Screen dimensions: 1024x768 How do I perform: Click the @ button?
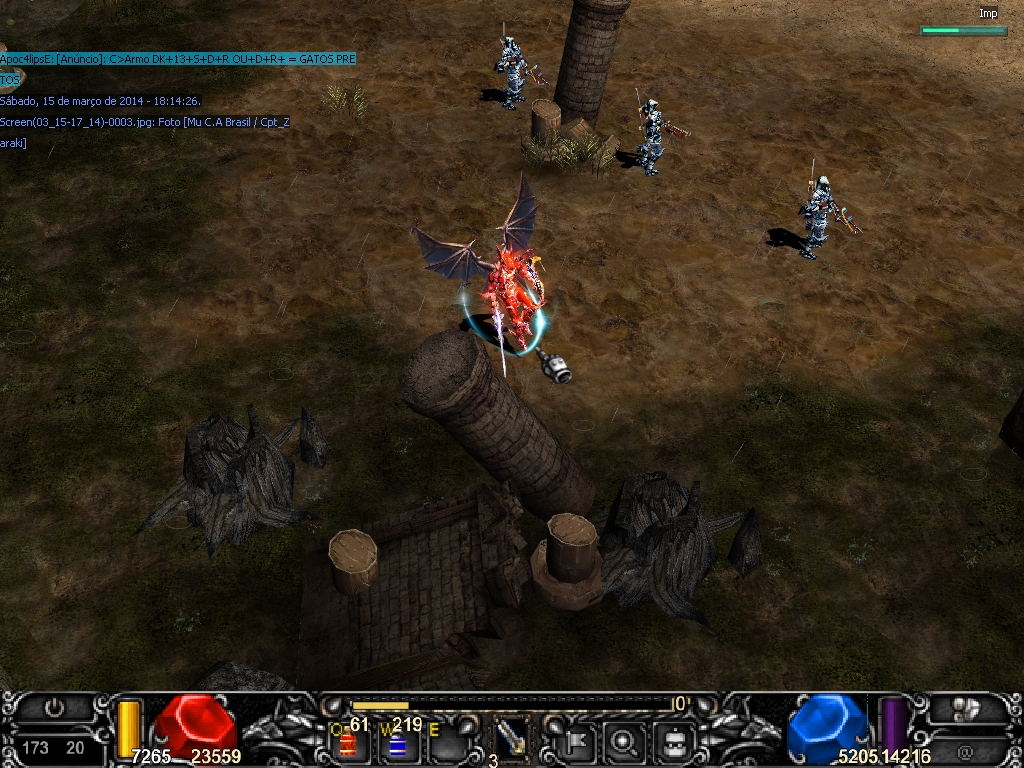coord(966,751)
